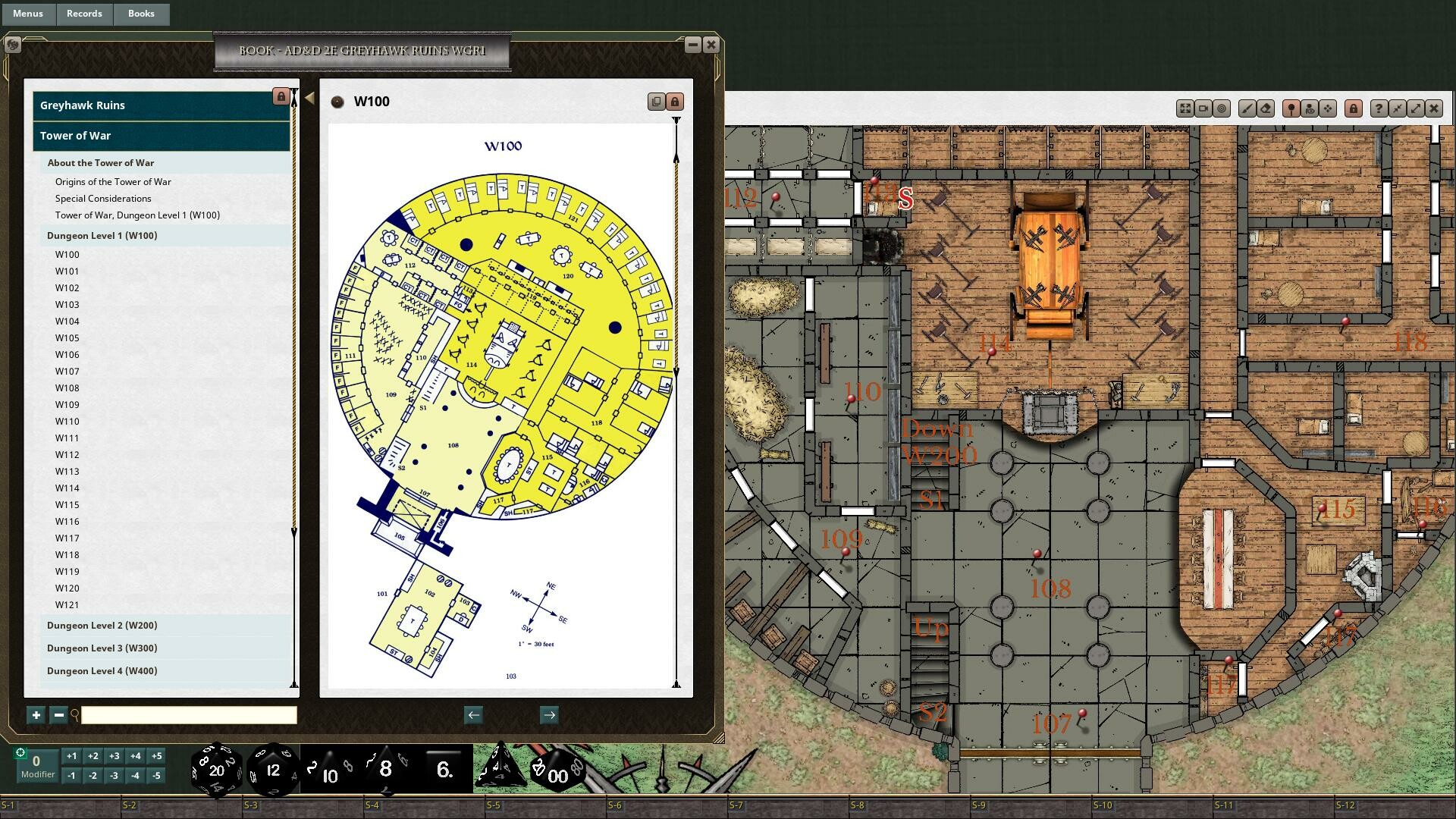Click the next page arrow below the book
Viewport: 1456px width, 819px height.
(x=549, y=714)
